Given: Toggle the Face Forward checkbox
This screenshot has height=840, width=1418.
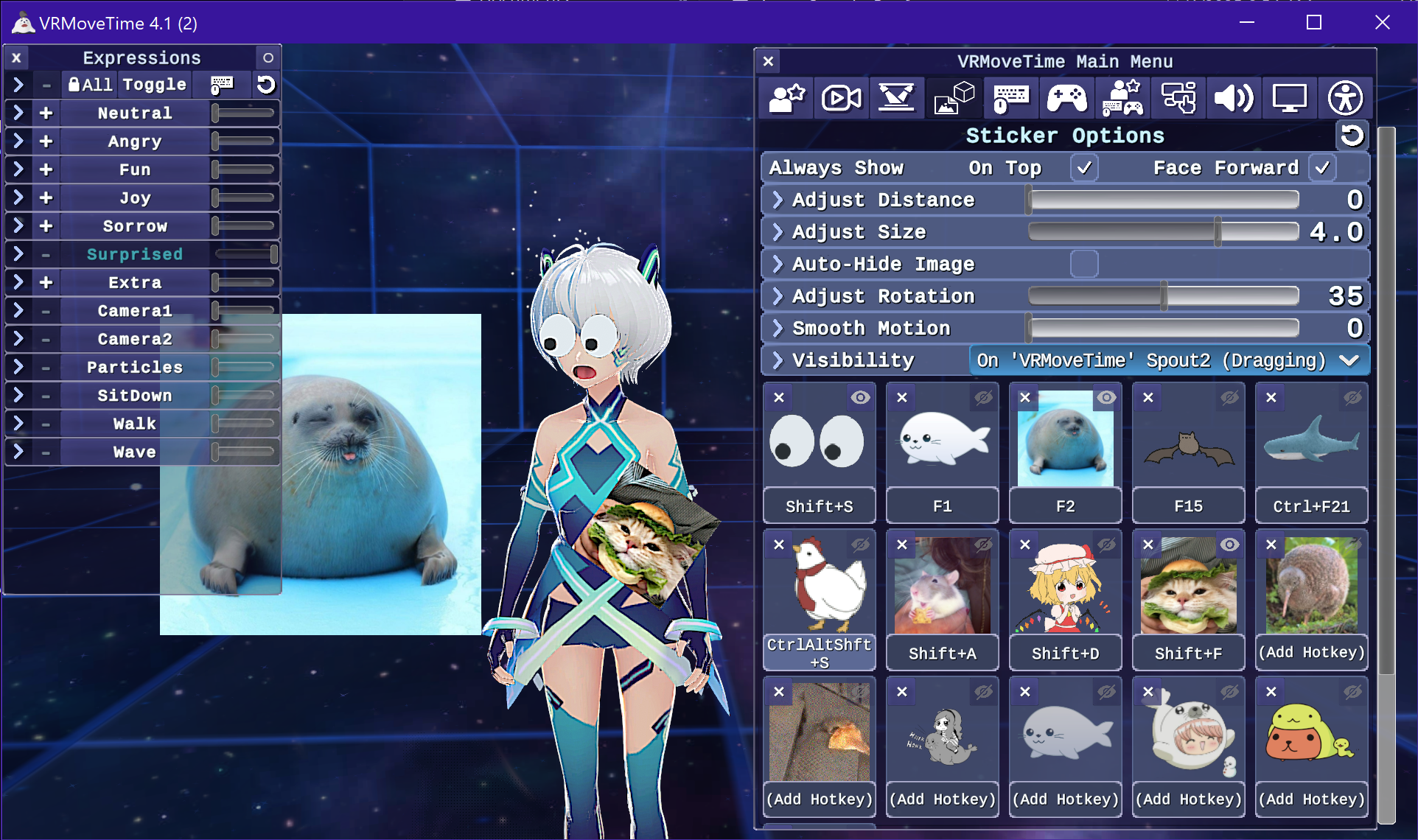Looking at the screenshot, I should 1322,168.
